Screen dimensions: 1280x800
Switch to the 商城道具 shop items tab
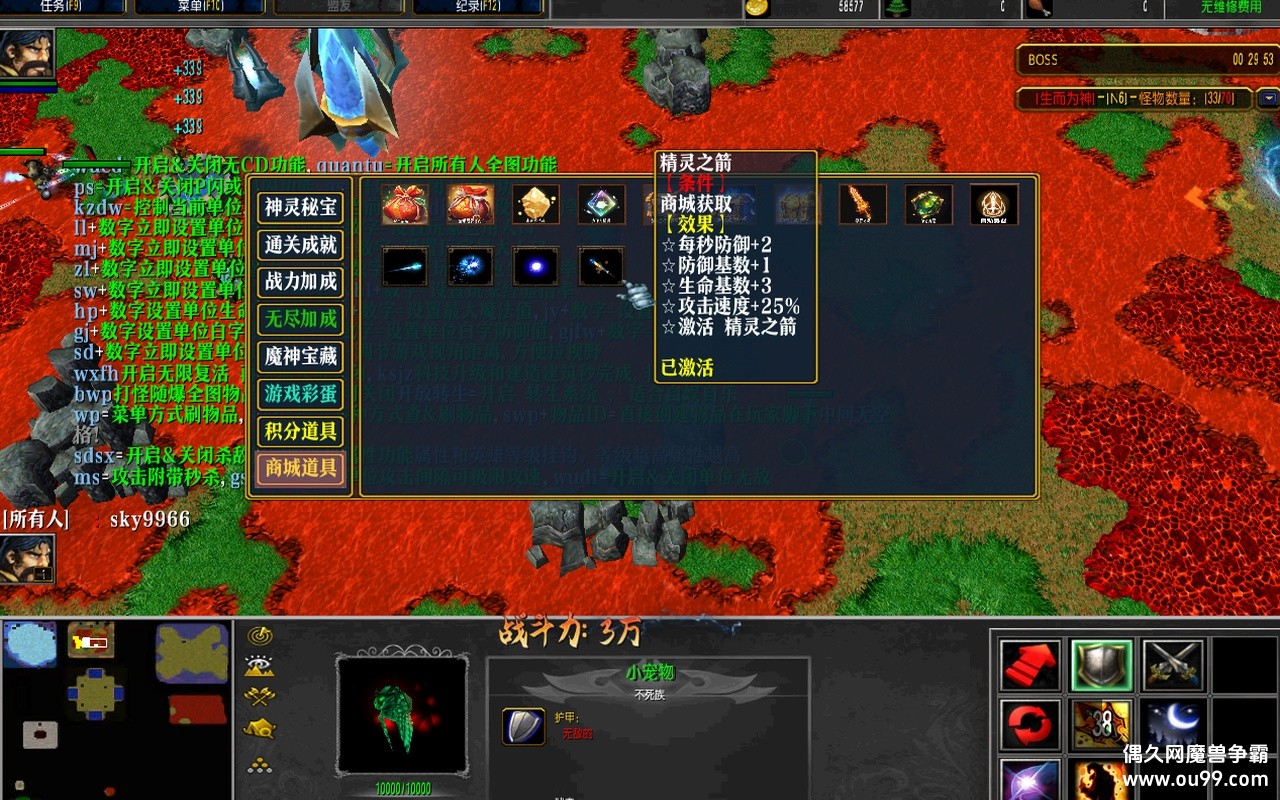coord(301,470)
